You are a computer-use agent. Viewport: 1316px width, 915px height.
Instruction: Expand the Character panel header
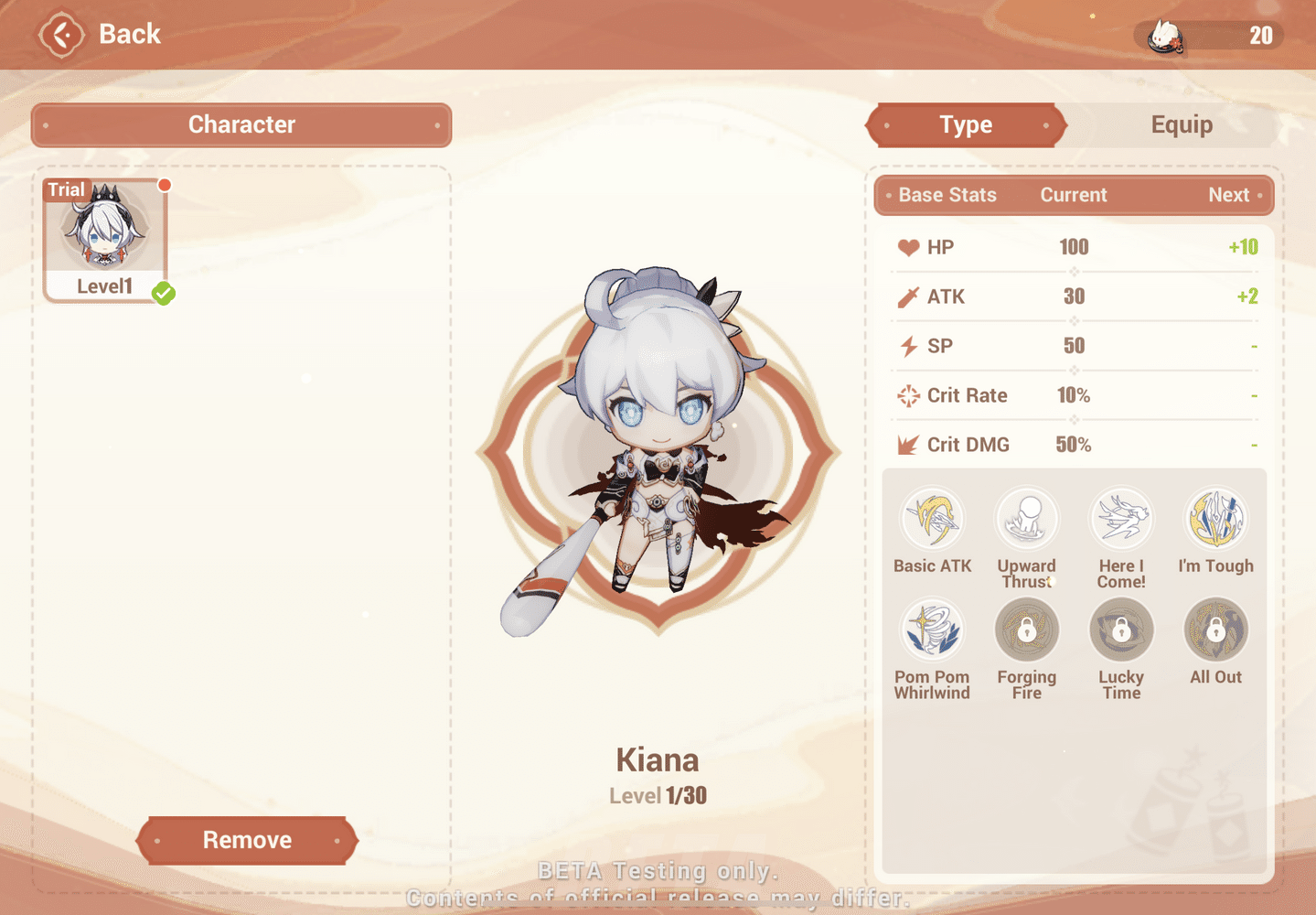(x=241, y=124)
